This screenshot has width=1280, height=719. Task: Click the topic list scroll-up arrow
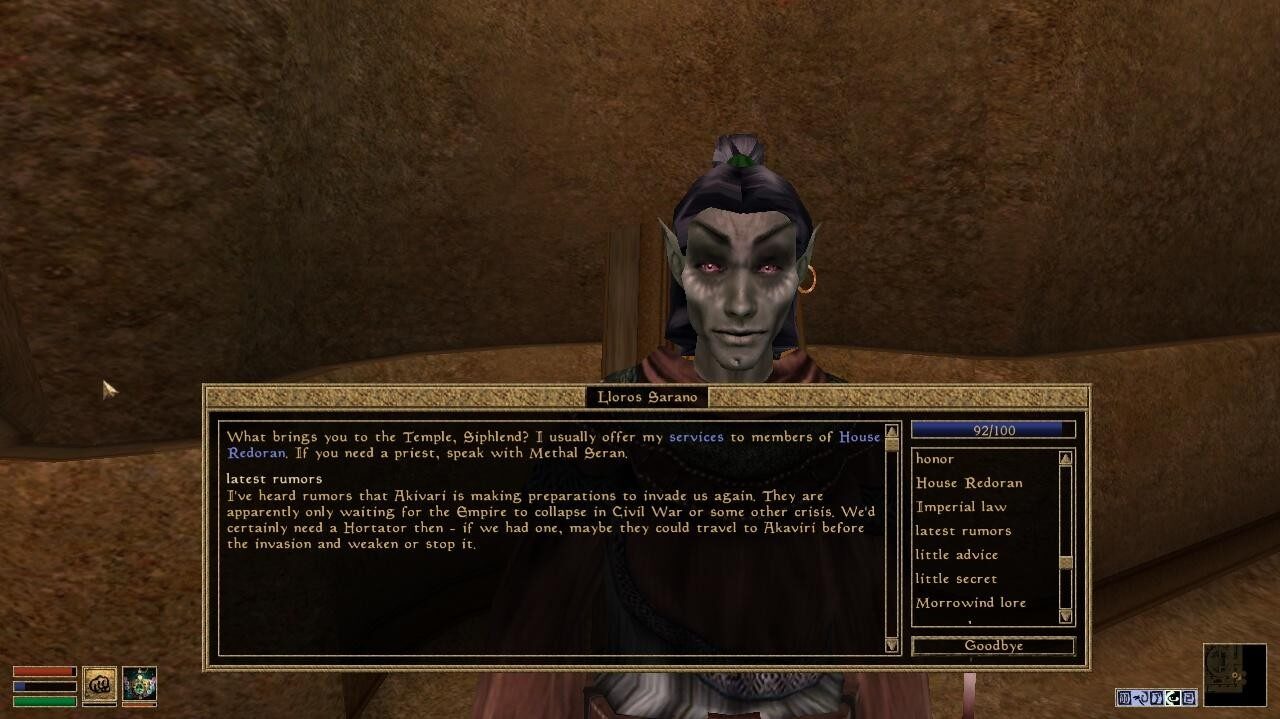[1065, 459]
